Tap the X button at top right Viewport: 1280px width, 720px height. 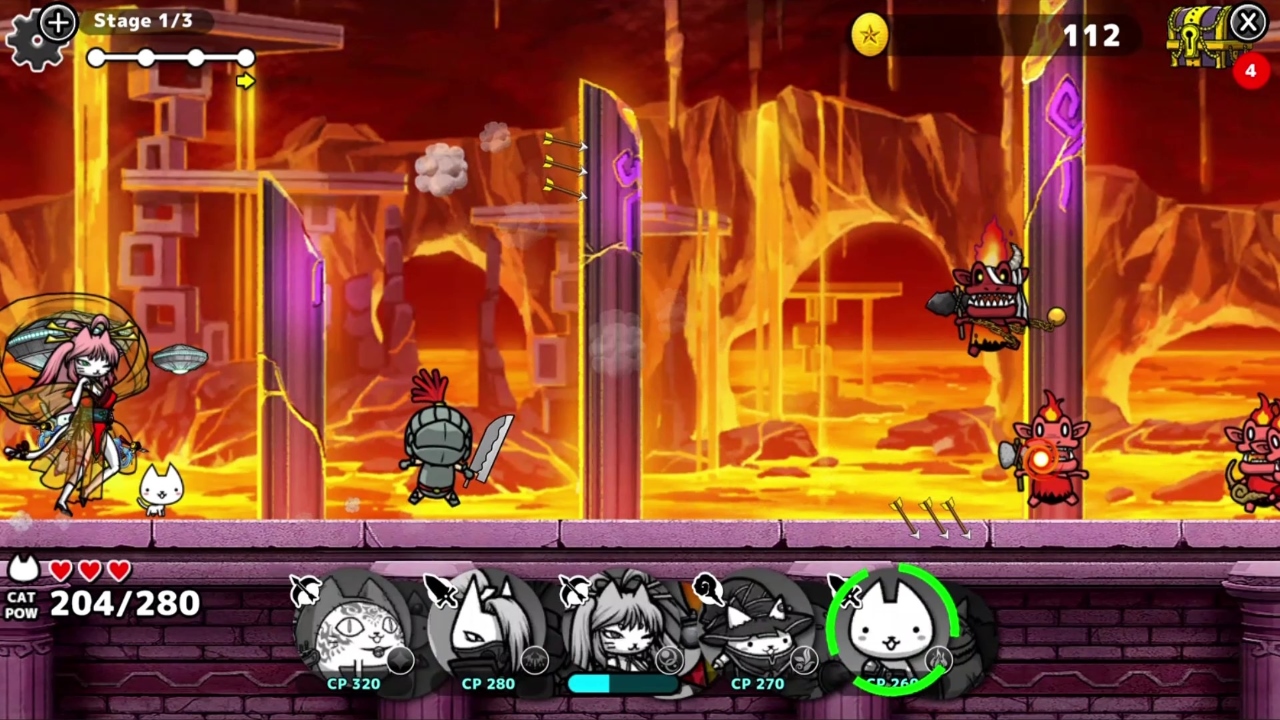pyautogui.click(x=1249, y=22)
